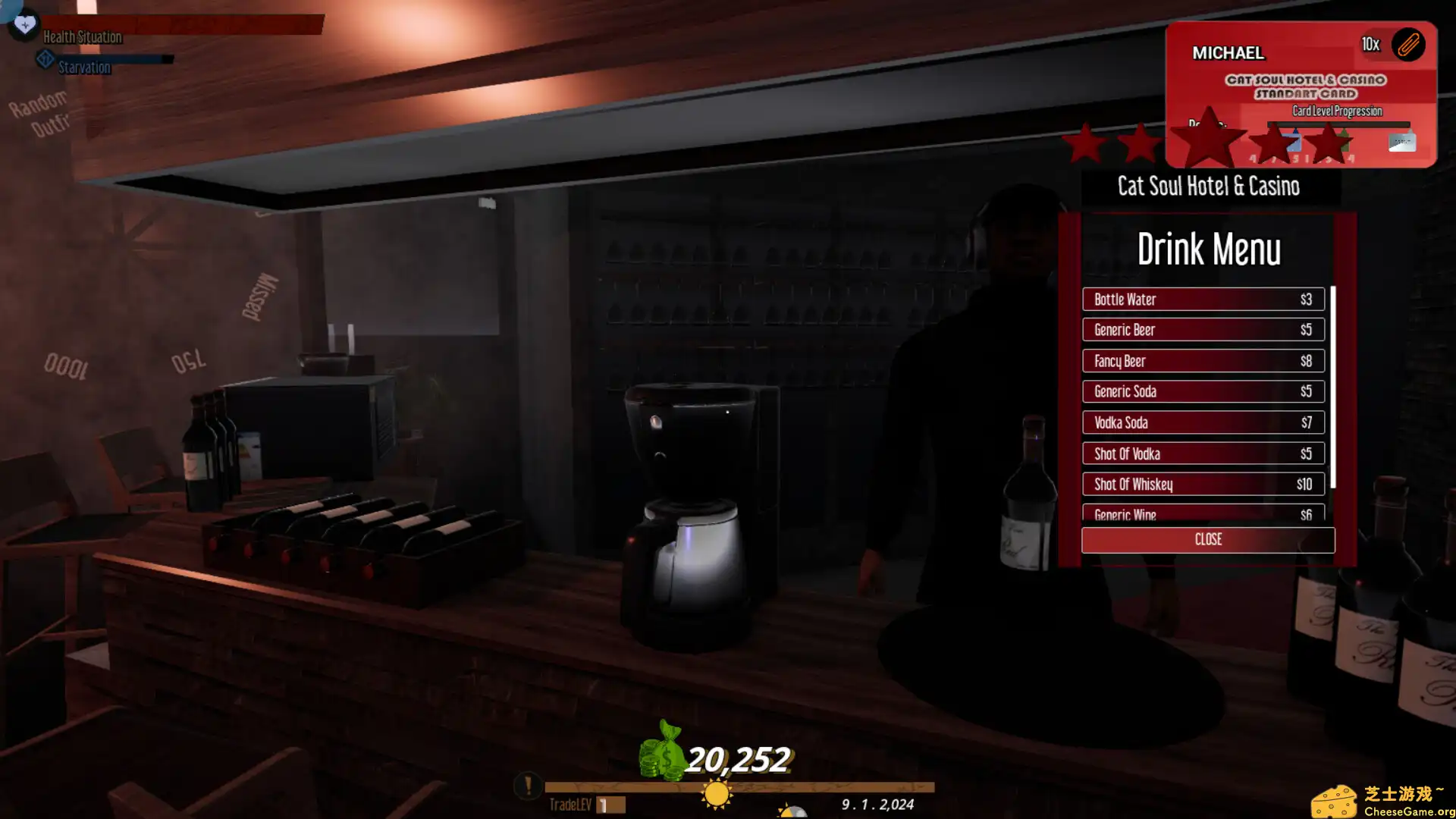The width and height of the screenshot is (1456, 819).
Task: Select the Fancy Beer option
Action: [x=1203, y=361]
